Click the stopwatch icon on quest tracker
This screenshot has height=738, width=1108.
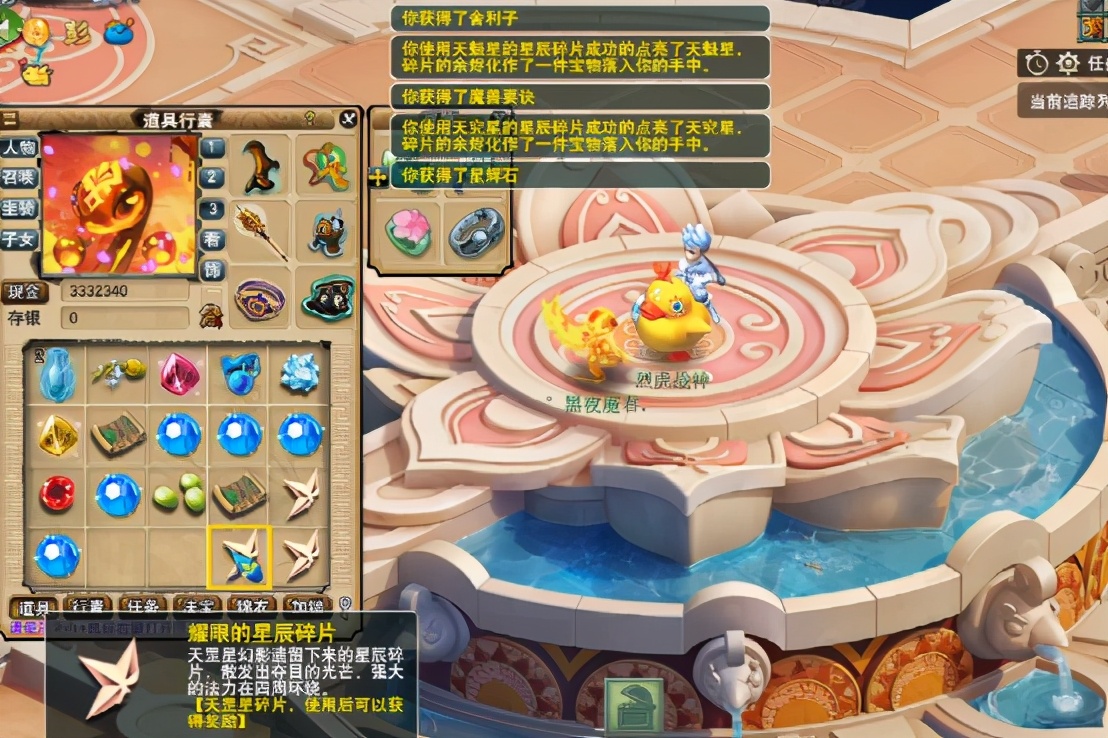point(1037,64)
